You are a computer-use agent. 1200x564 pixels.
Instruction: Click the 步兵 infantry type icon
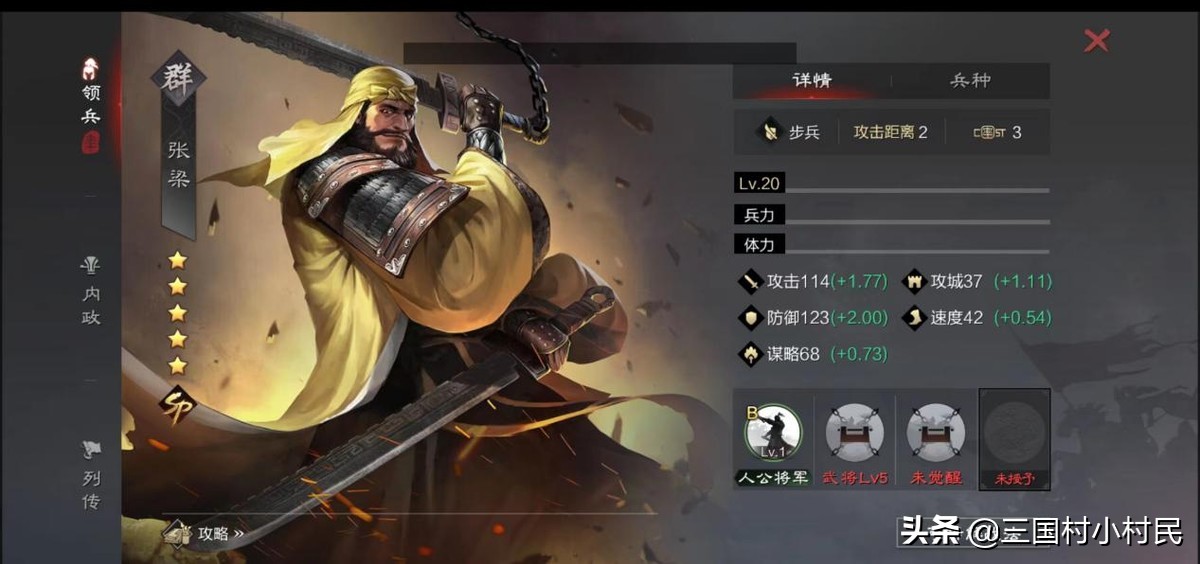click(x=770, y=132)
